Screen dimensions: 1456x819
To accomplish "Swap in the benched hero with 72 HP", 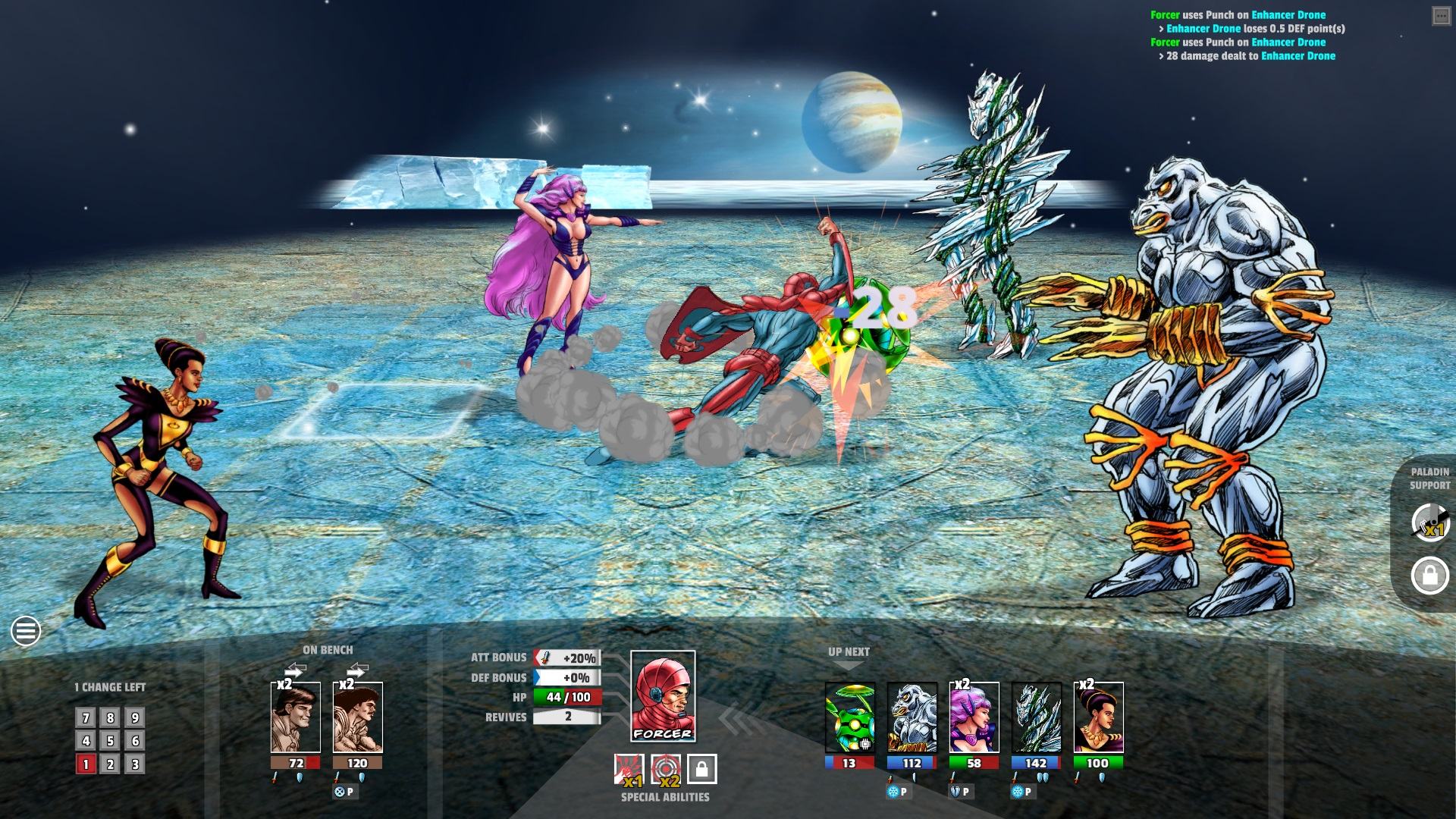I will (x=295, y=717).
